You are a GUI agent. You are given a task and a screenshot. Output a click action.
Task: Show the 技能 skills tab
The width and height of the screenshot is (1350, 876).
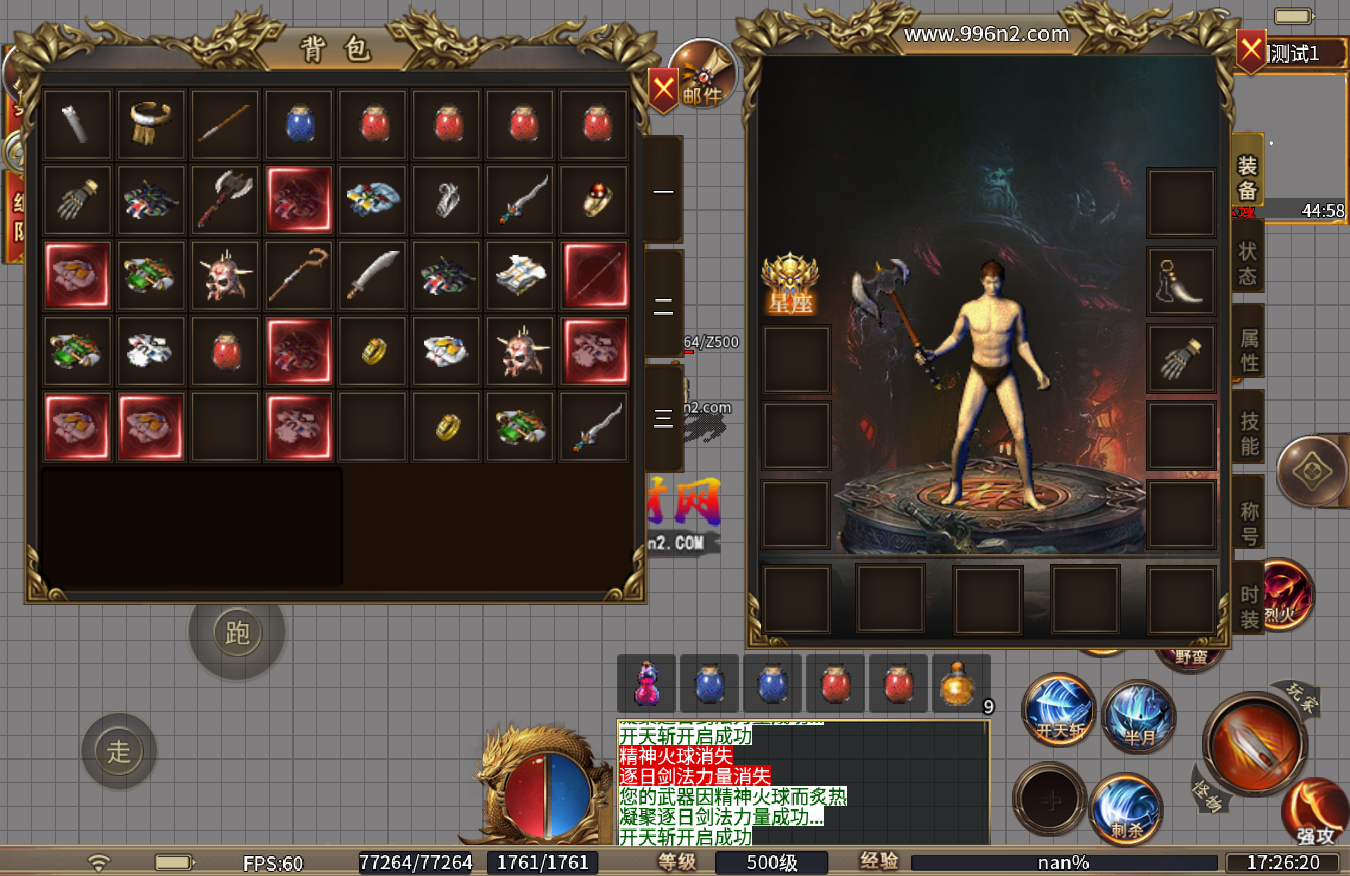pos(1249,433)
